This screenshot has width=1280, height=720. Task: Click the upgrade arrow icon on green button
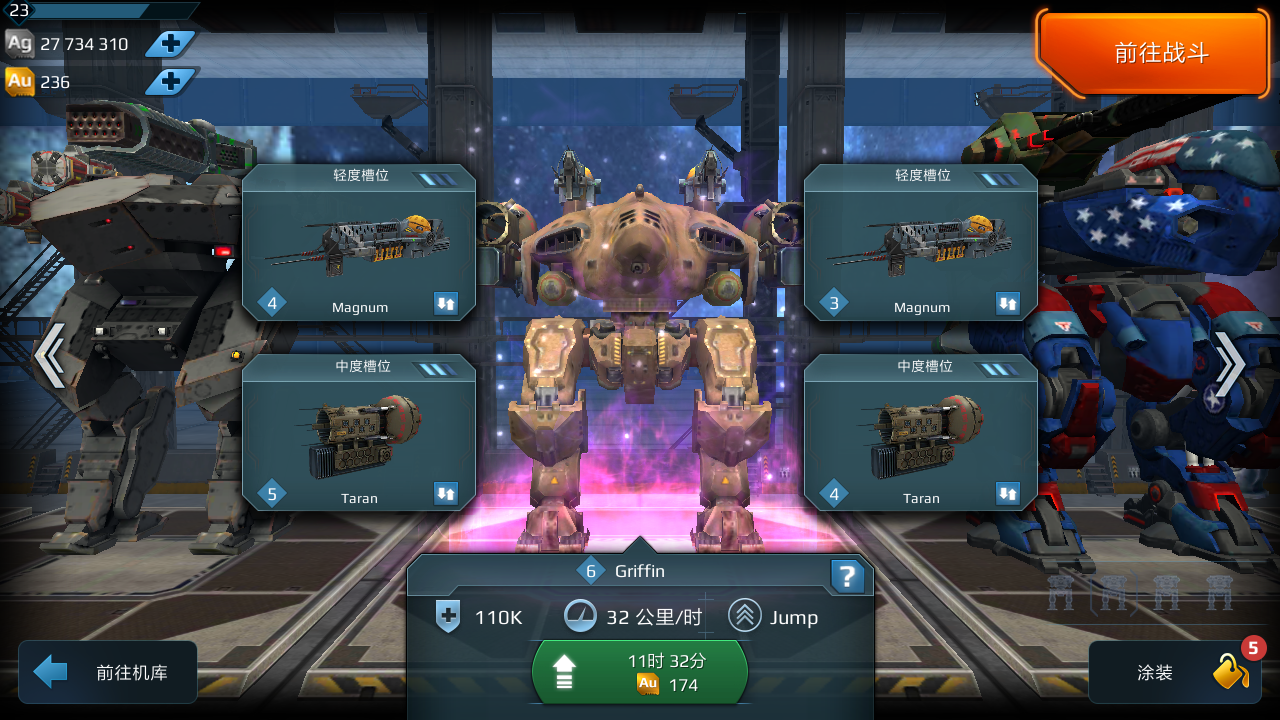pos(563,672)
